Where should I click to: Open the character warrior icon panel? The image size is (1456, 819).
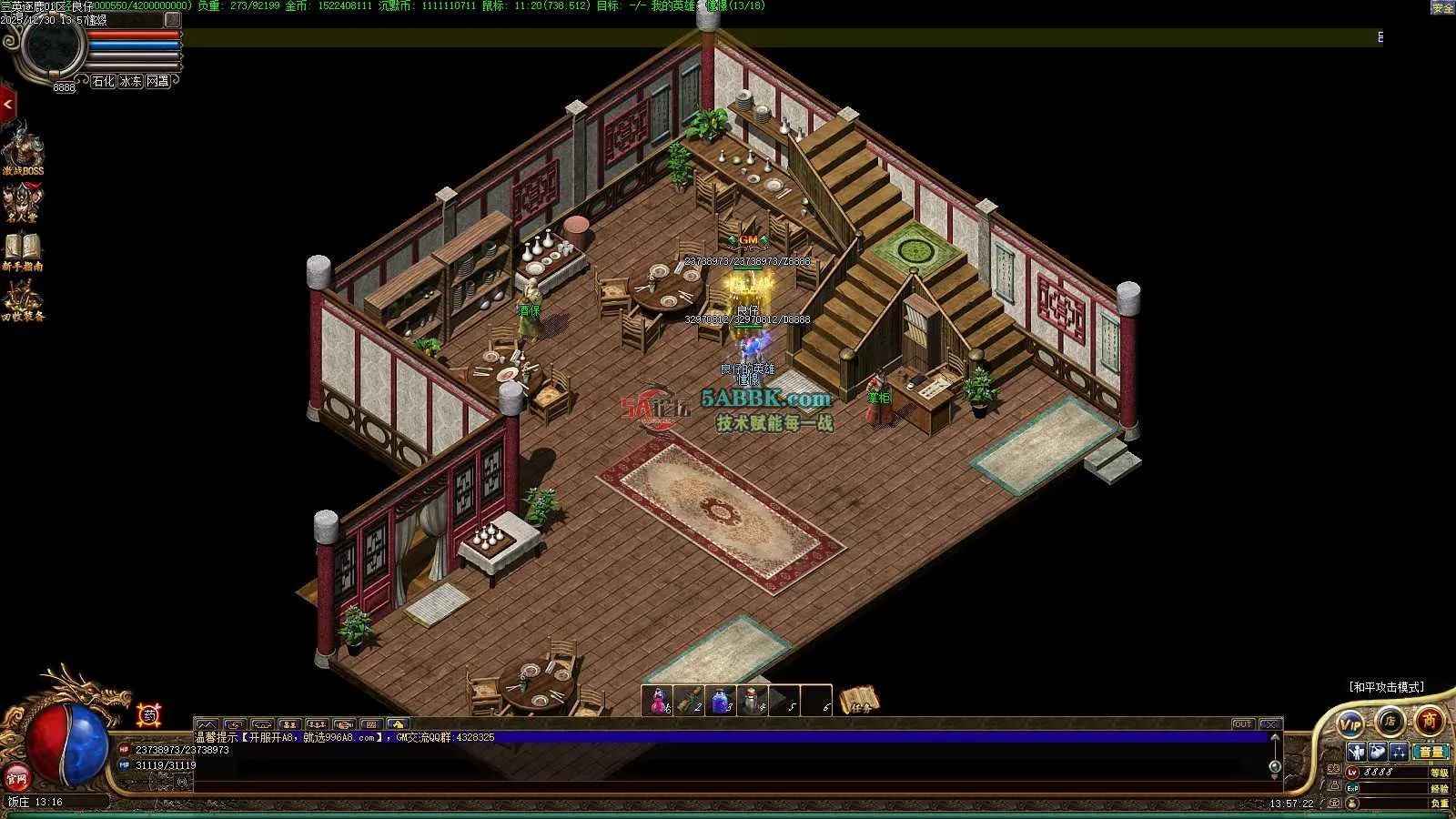(1356, 752)
